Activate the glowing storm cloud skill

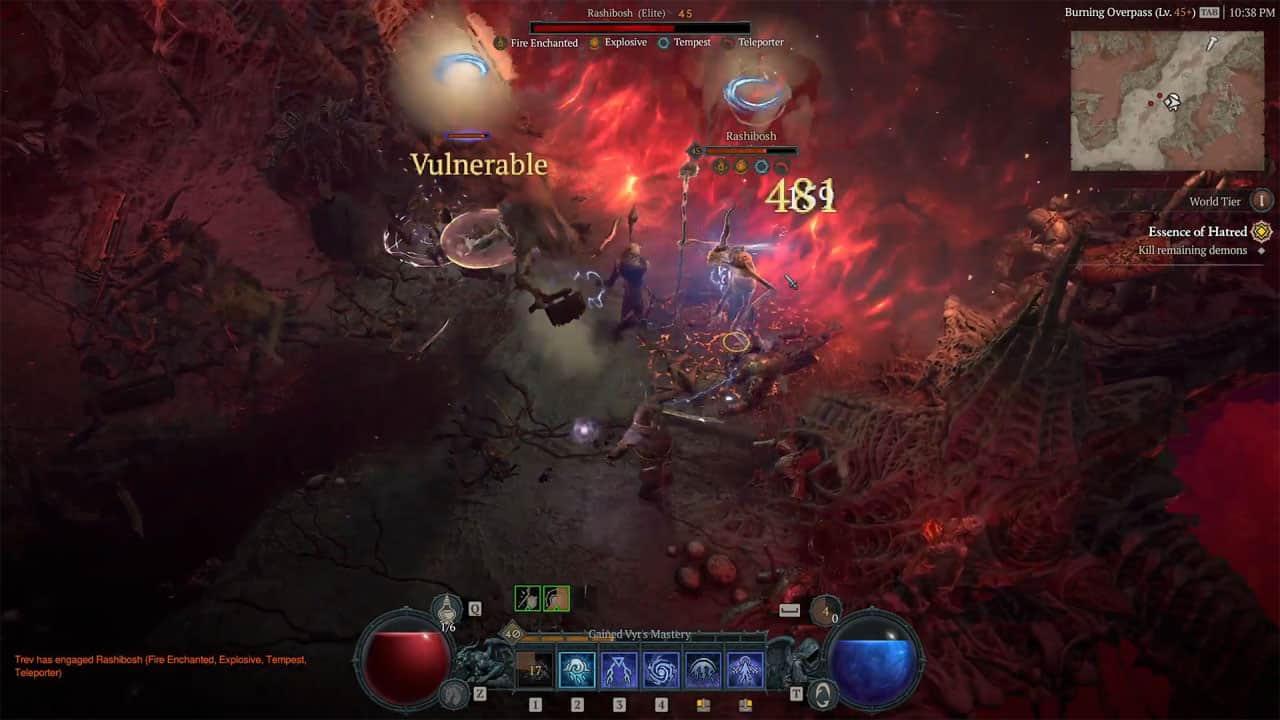point(577,670)
